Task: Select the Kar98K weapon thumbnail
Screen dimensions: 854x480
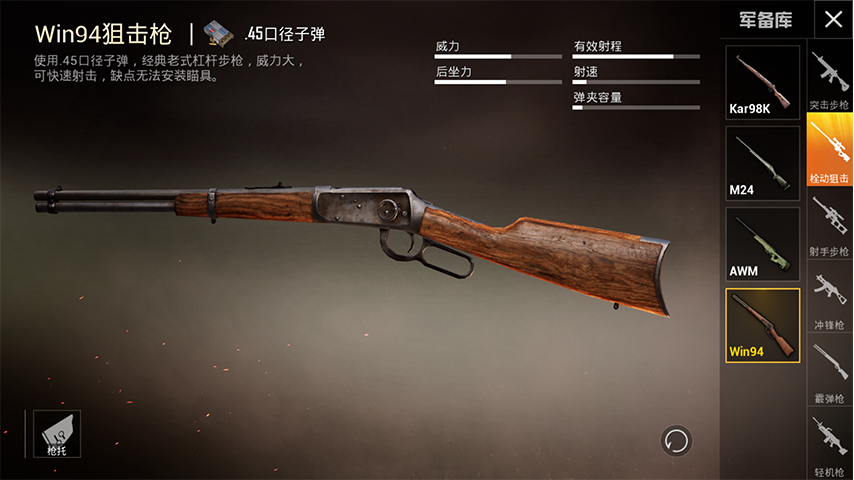Action: click(762, 82)
